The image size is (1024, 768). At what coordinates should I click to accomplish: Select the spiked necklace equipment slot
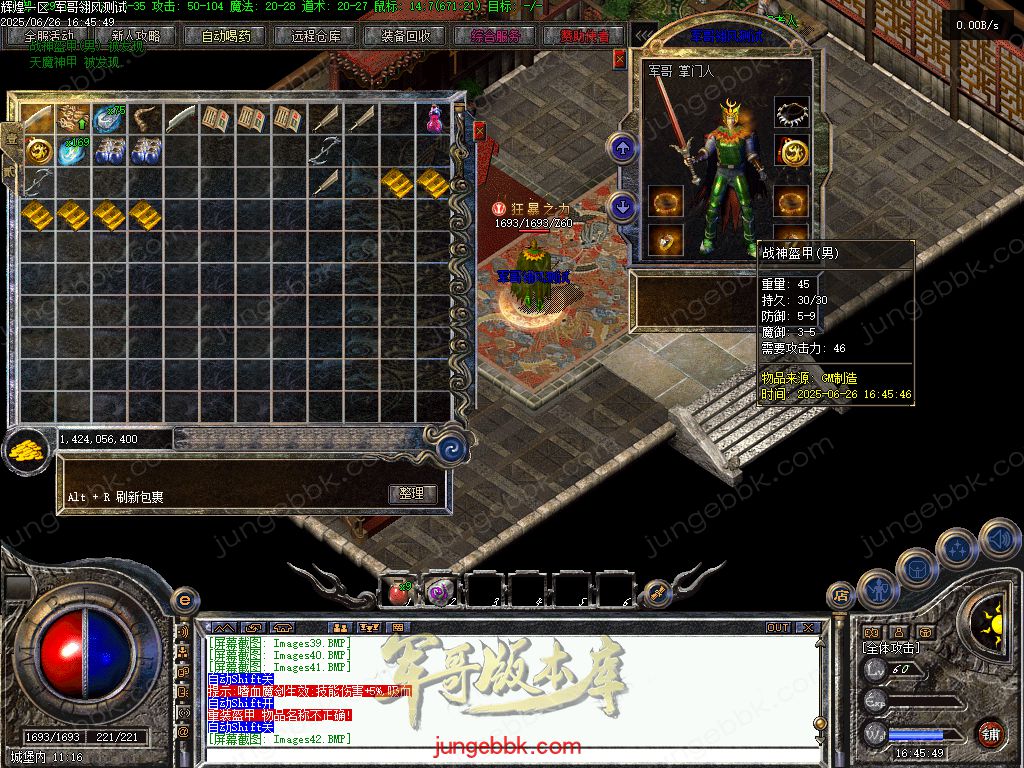[793, 114]
